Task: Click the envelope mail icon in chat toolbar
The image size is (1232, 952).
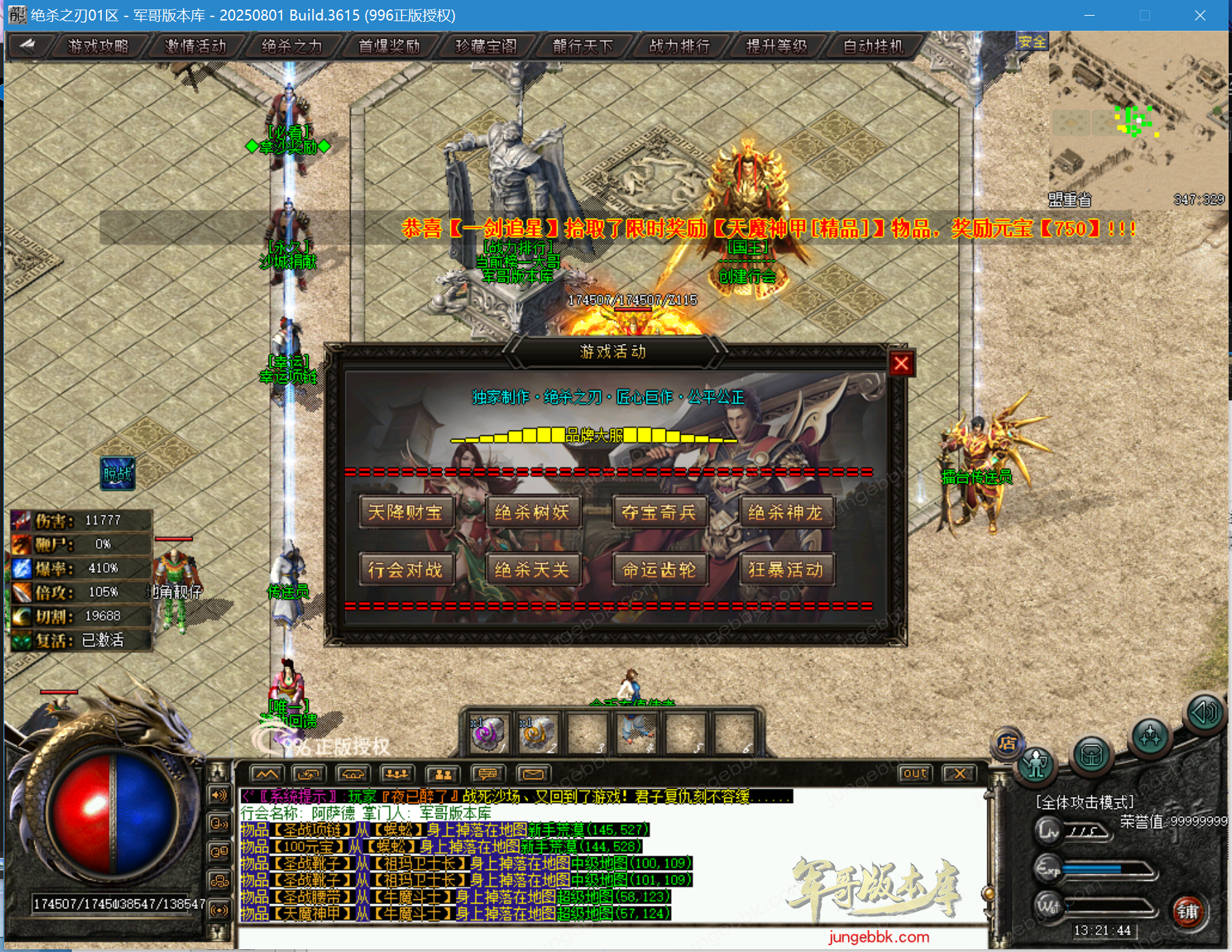Action: click(534, 774)
